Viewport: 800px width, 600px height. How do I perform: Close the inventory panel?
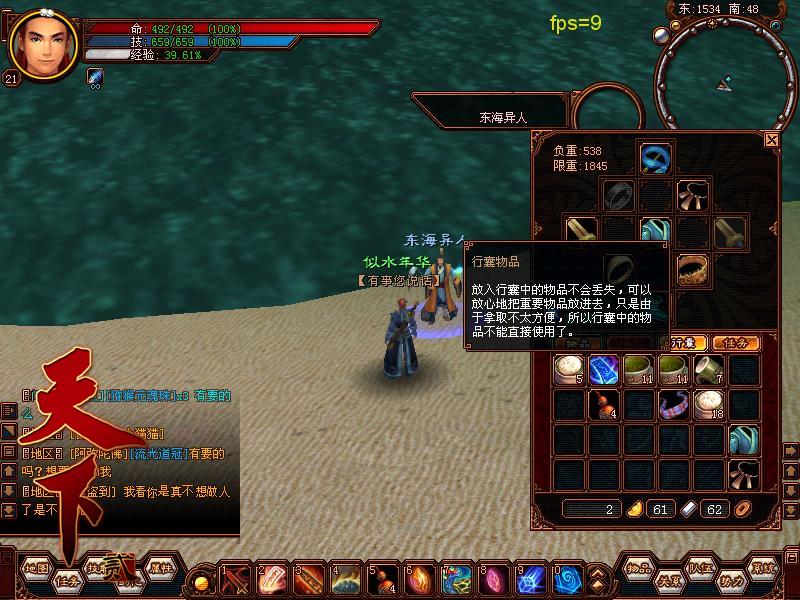coord(771,141)
